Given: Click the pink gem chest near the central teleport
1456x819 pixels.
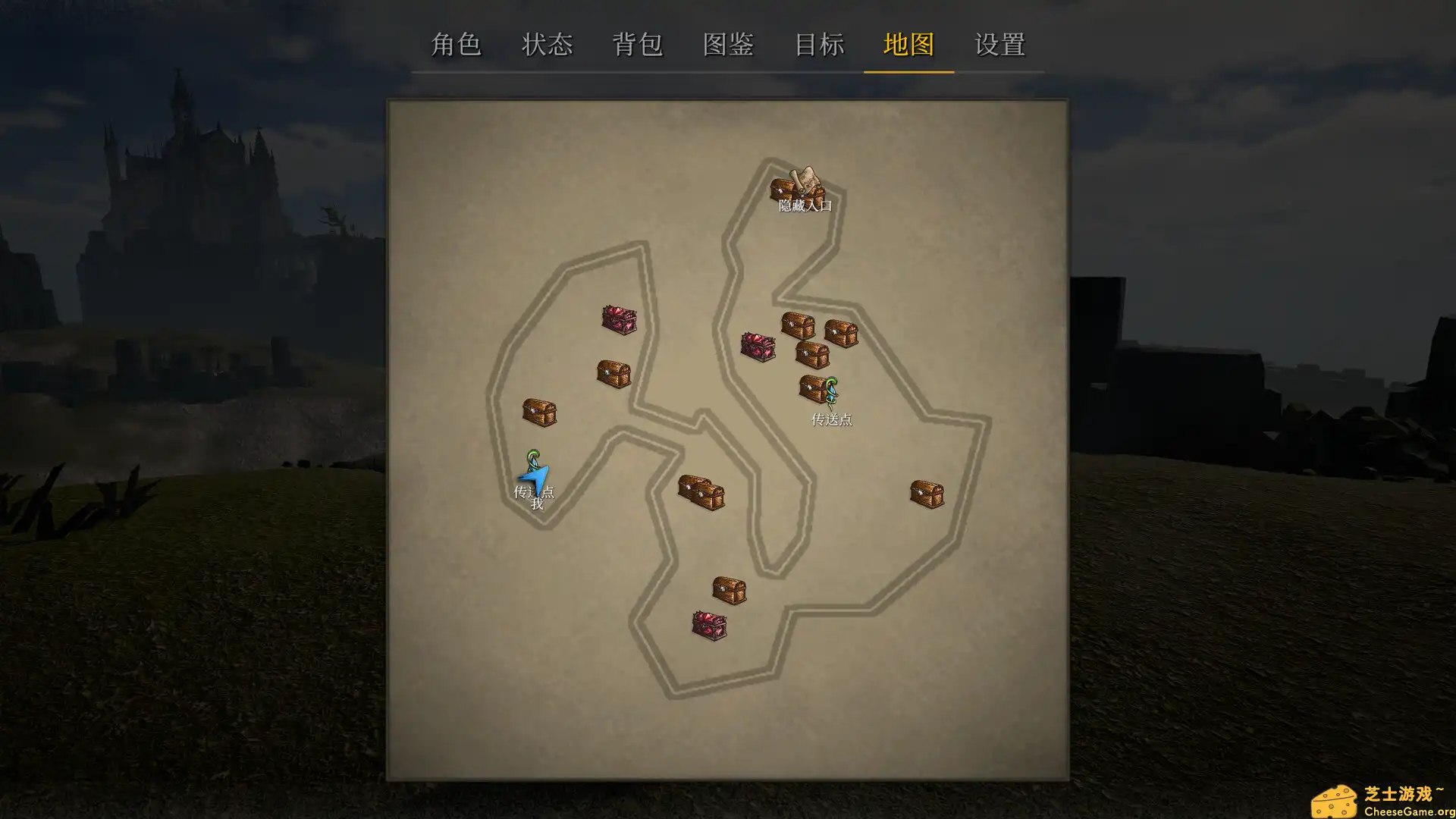Looking at the screenshot, I should [x=758, y=345].
